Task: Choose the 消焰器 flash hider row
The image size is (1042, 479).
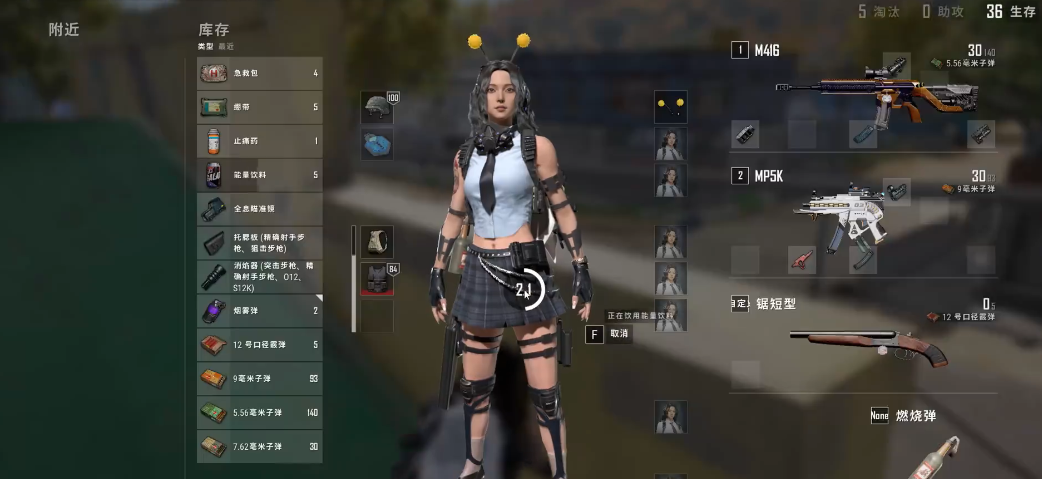Action: pos(259,275)
